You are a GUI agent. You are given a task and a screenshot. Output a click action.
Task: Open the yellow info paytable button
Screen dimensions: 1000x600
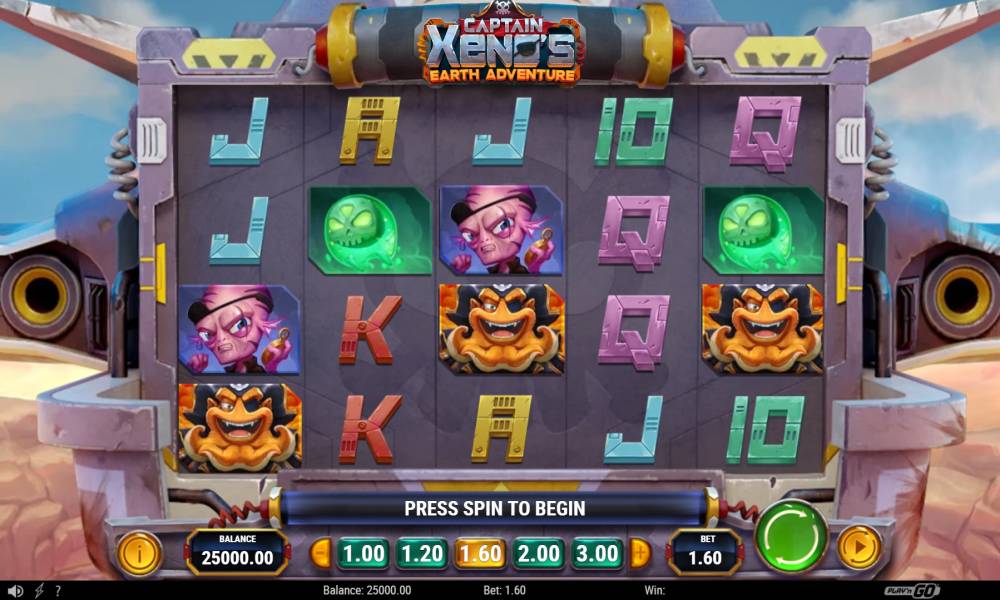click(140, 552)
